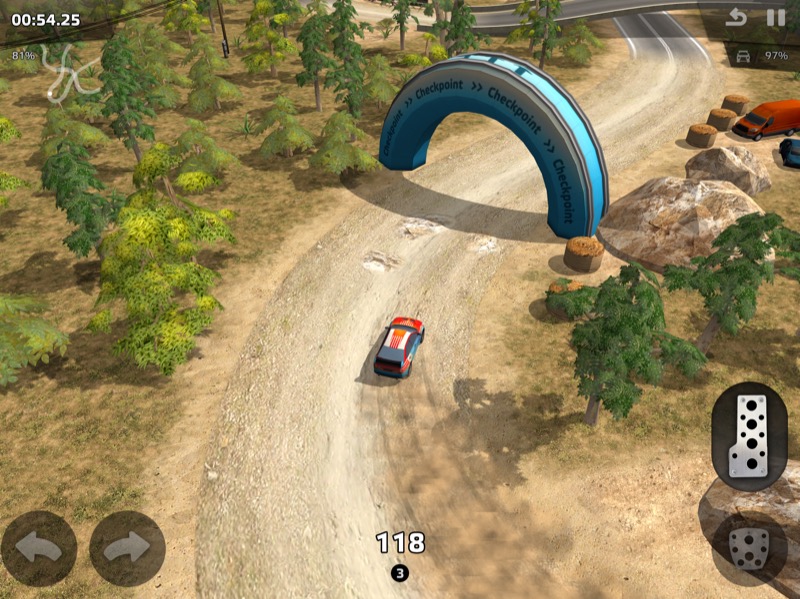This screenshot has width=800, height=599.
Task: Steer right with the right arrow
Action: [x=127, y=548]
